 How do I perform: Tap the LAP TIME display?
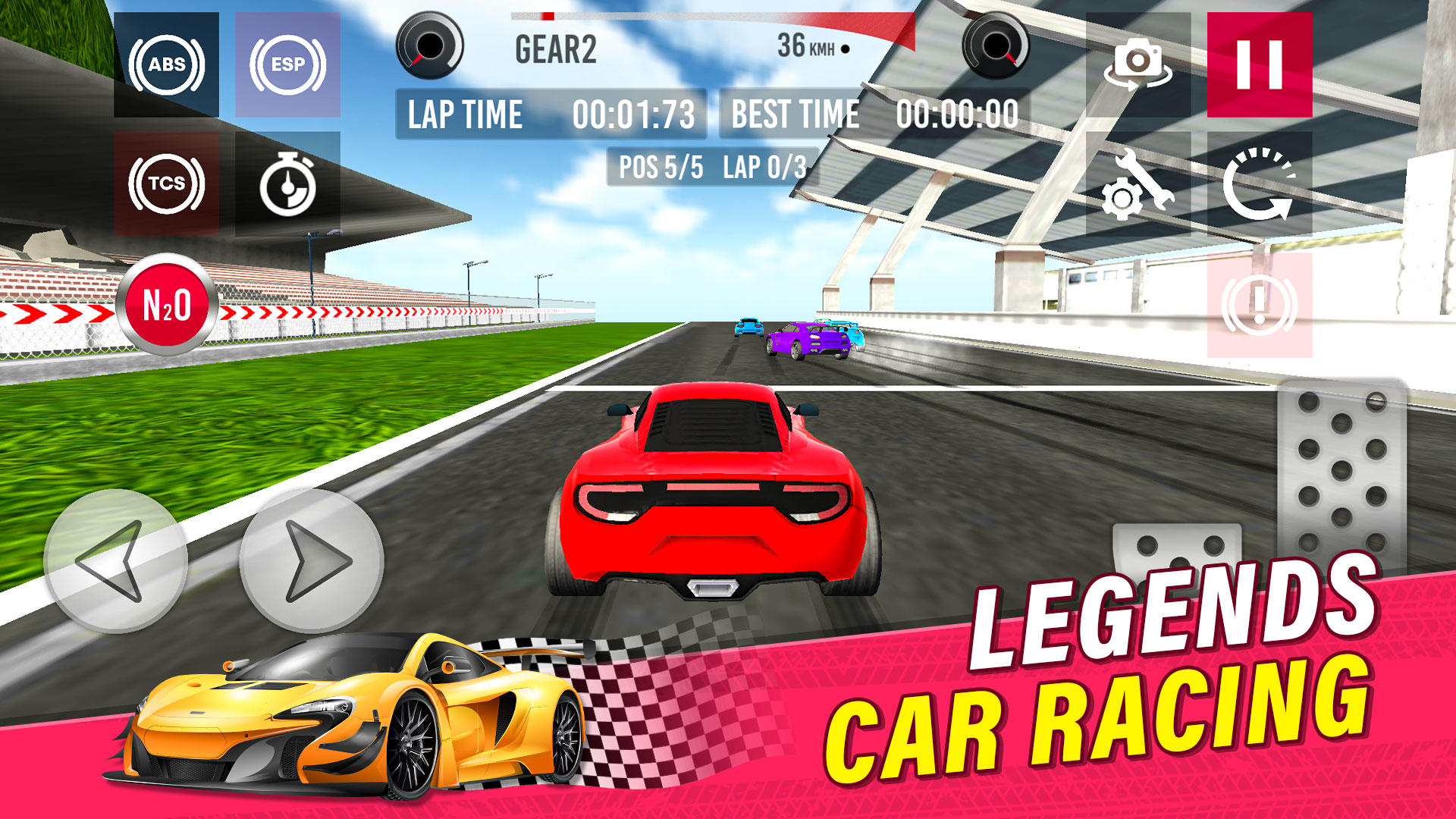(x=550, y=114)
